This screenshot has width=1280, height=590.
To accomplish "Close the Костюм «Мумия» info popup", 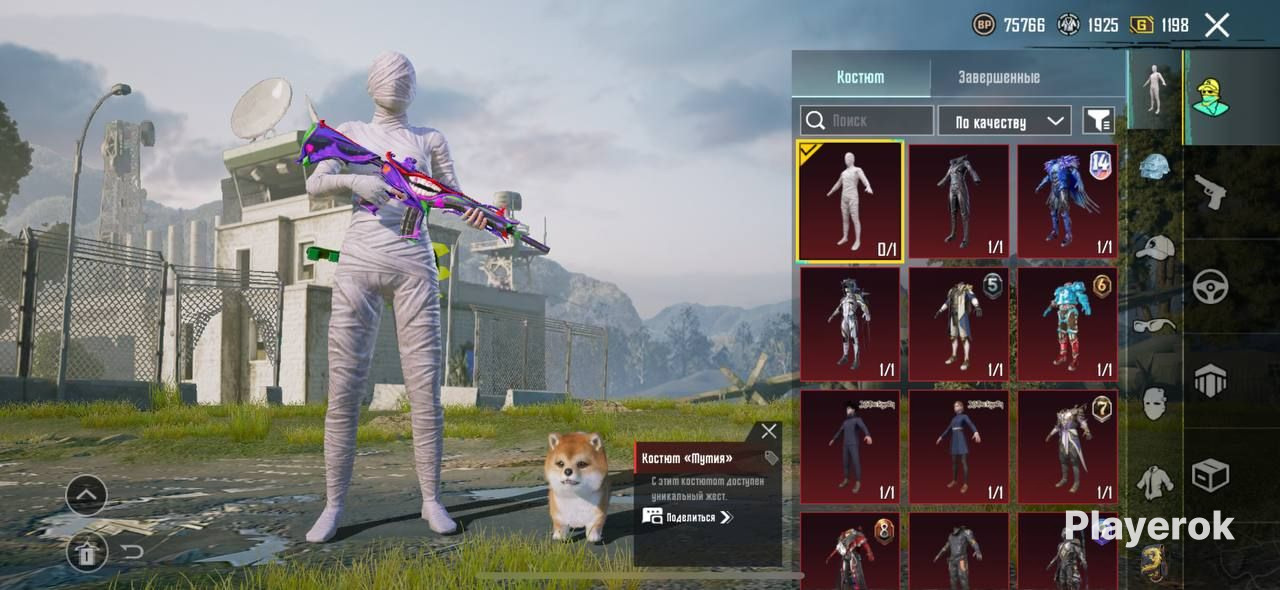I will [x=768, y=431].
